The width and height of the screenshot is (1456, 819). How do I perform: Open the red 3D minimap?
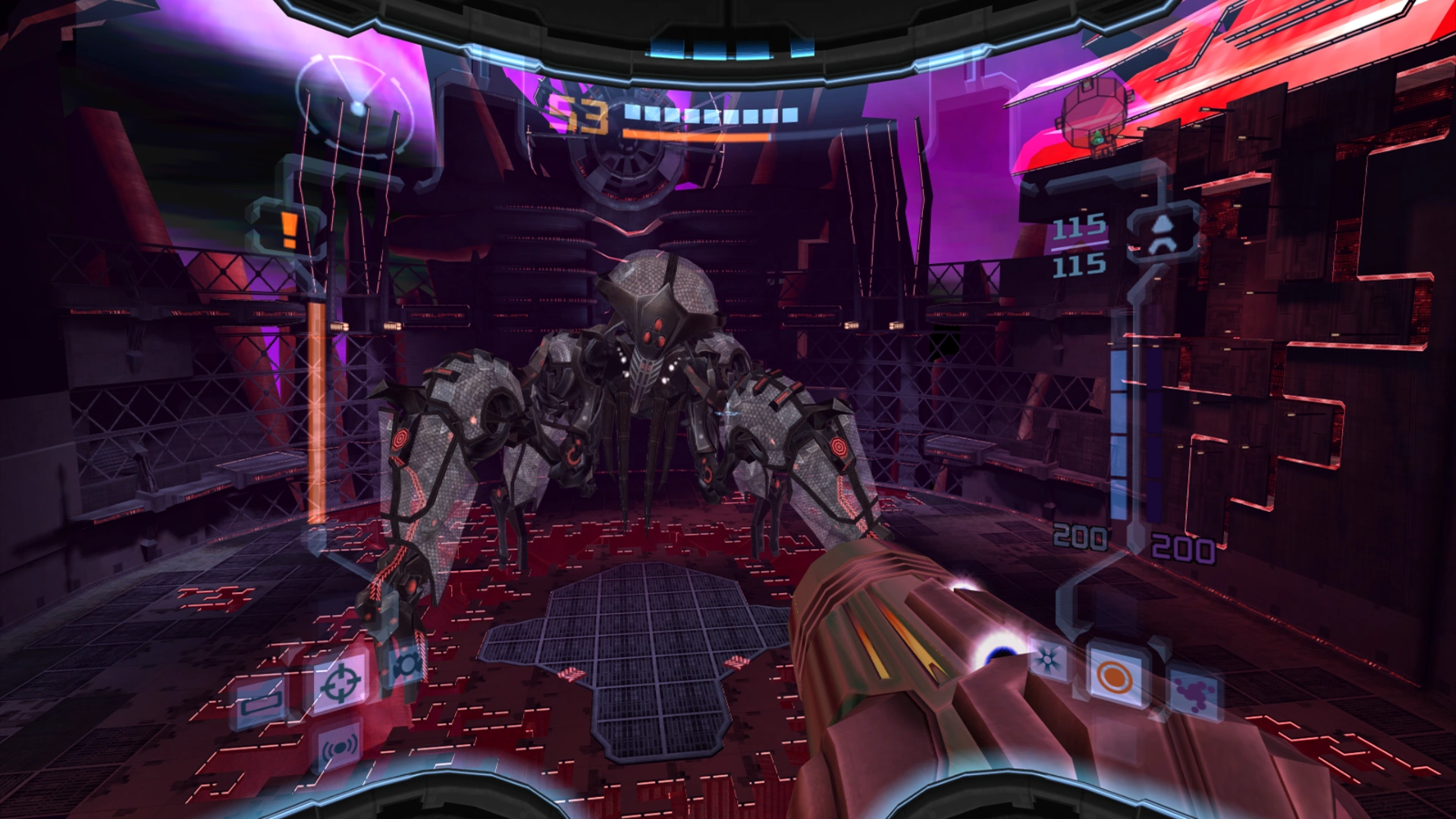(x=1096, y=120)
